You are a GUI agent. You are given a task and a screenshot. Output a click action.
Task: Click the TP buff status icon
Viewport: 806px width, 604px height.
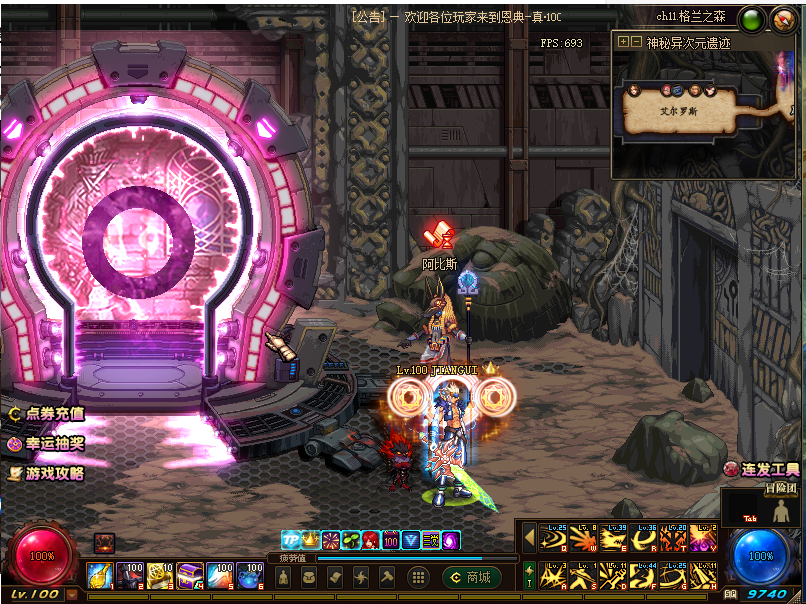click(290, 540)
